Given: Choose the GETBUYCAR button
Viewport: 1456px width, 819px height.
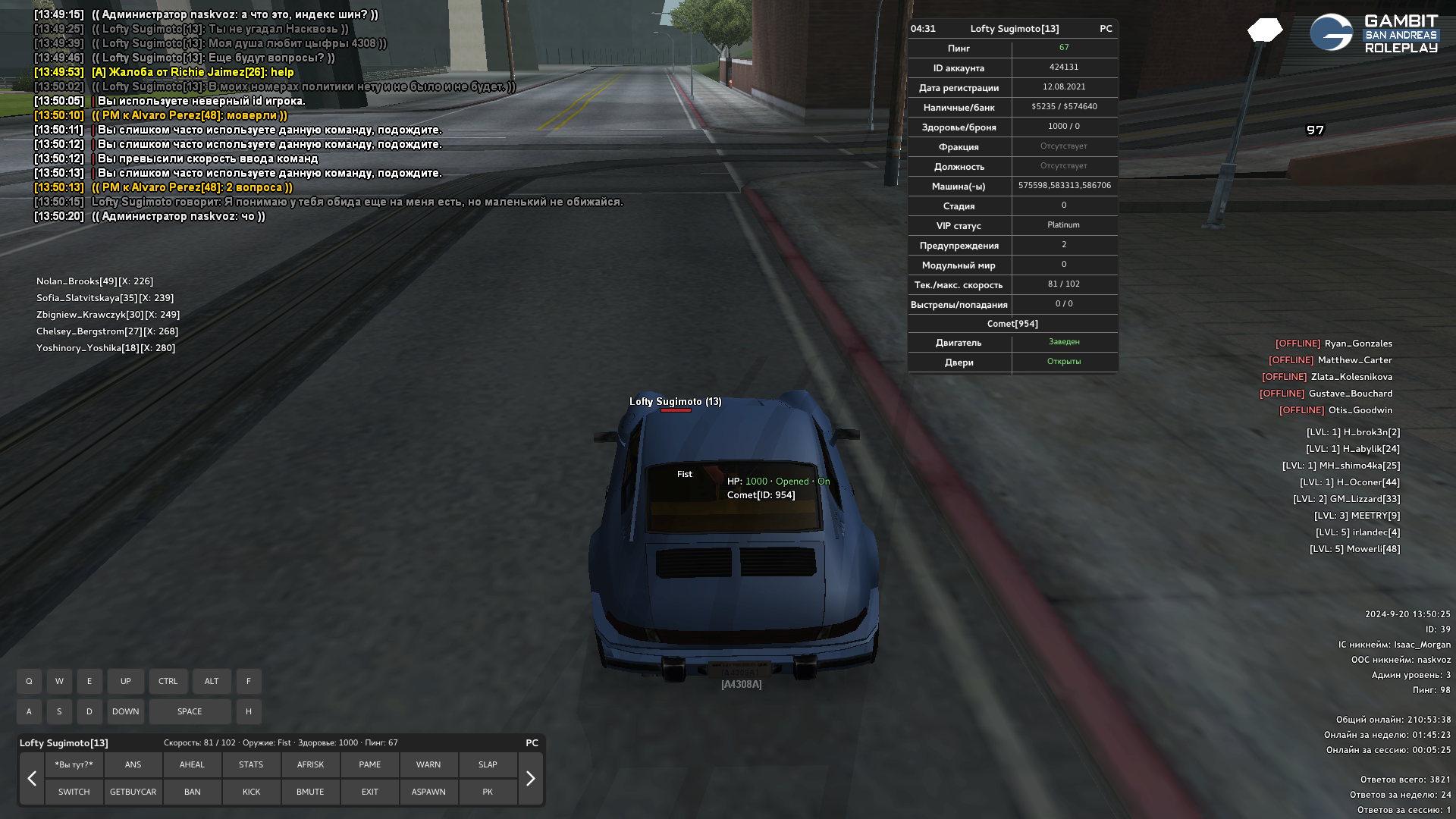Looking at the screenshot, I should [x=133, y=792].
